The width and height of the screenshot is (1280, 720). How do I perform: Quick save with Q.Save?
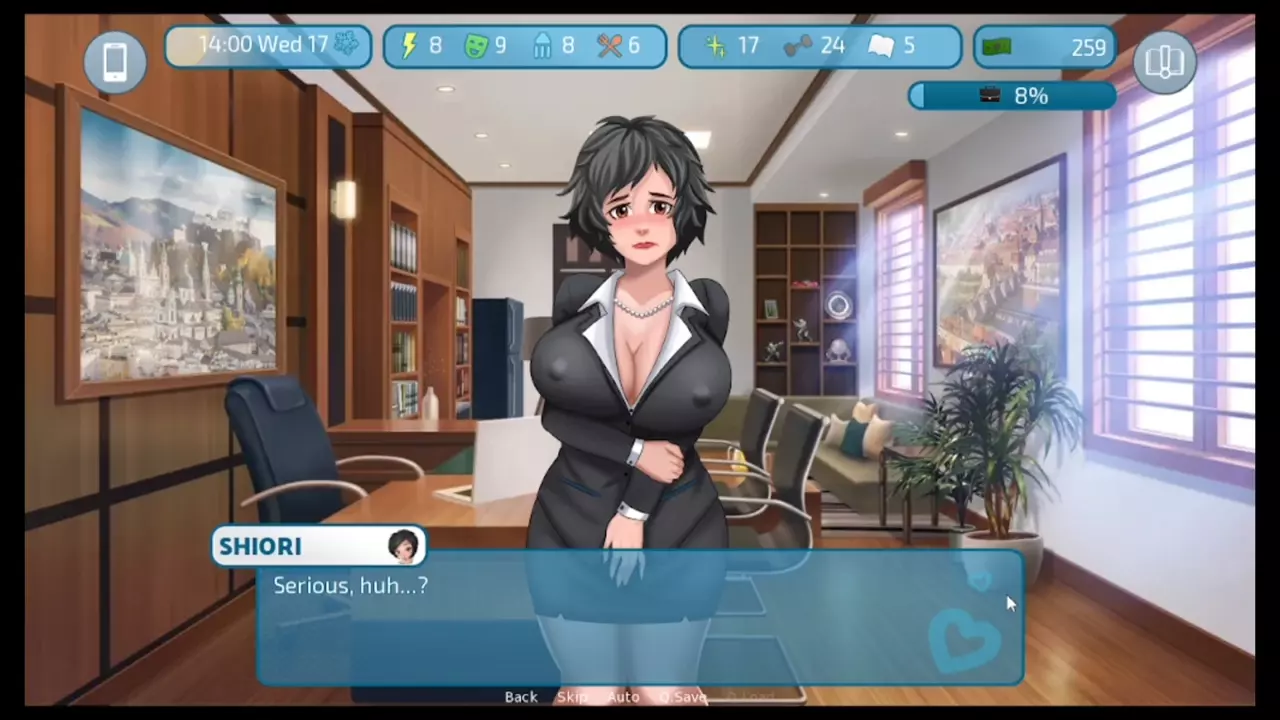pos(683,697)
